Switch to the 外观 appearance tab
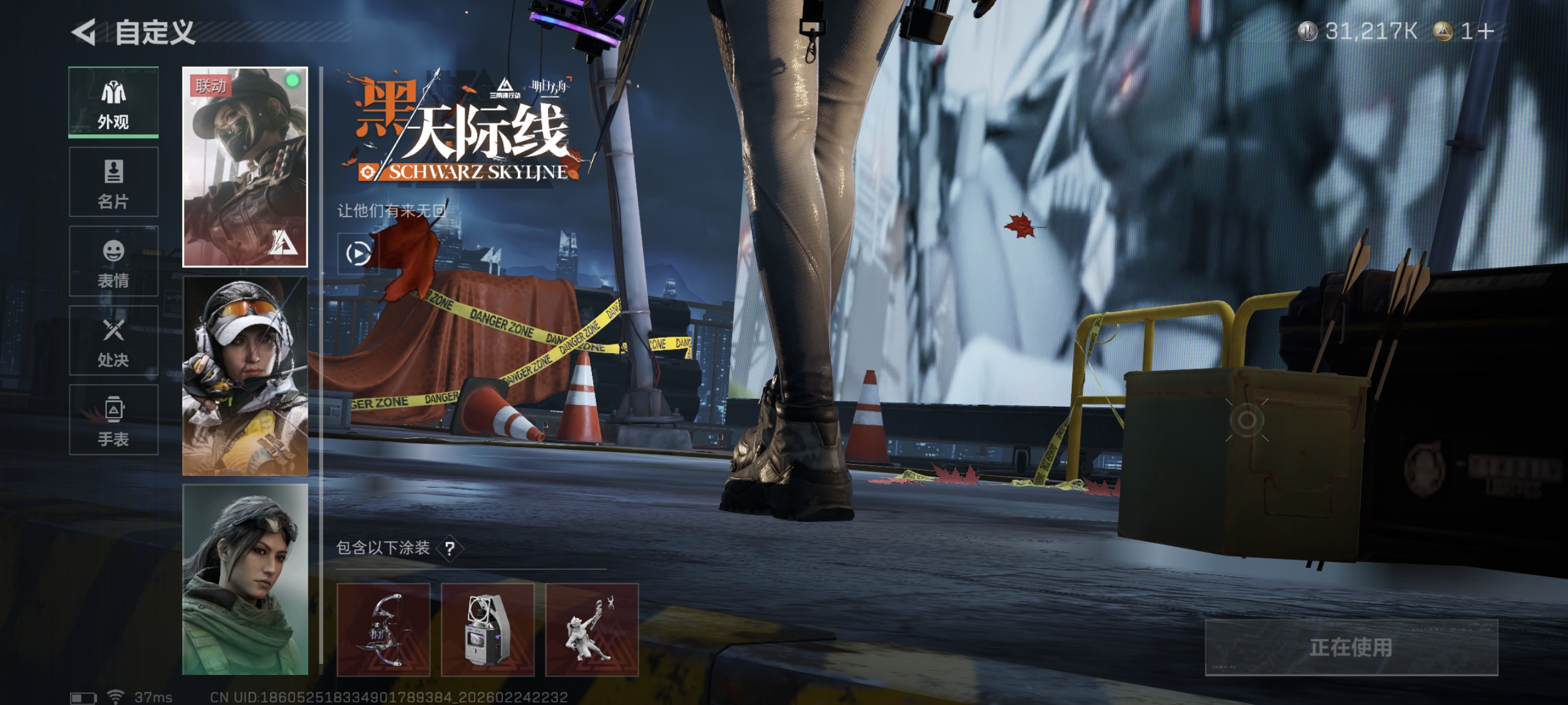 coord(113,102)
